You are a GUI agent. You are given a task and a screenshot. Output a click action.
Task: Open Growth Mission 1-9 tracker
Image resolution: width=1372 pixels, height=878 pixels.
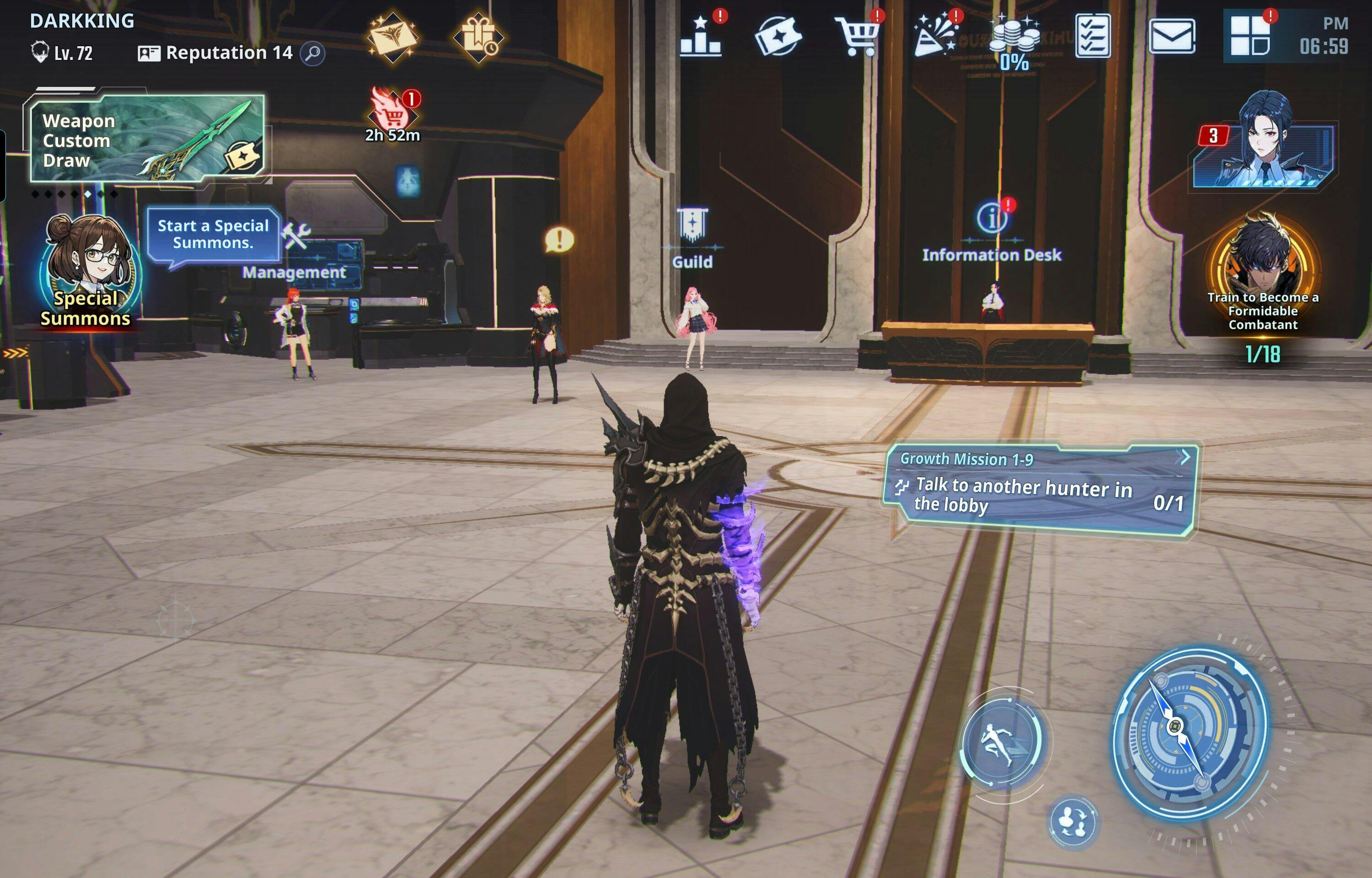pos(1040,490)
